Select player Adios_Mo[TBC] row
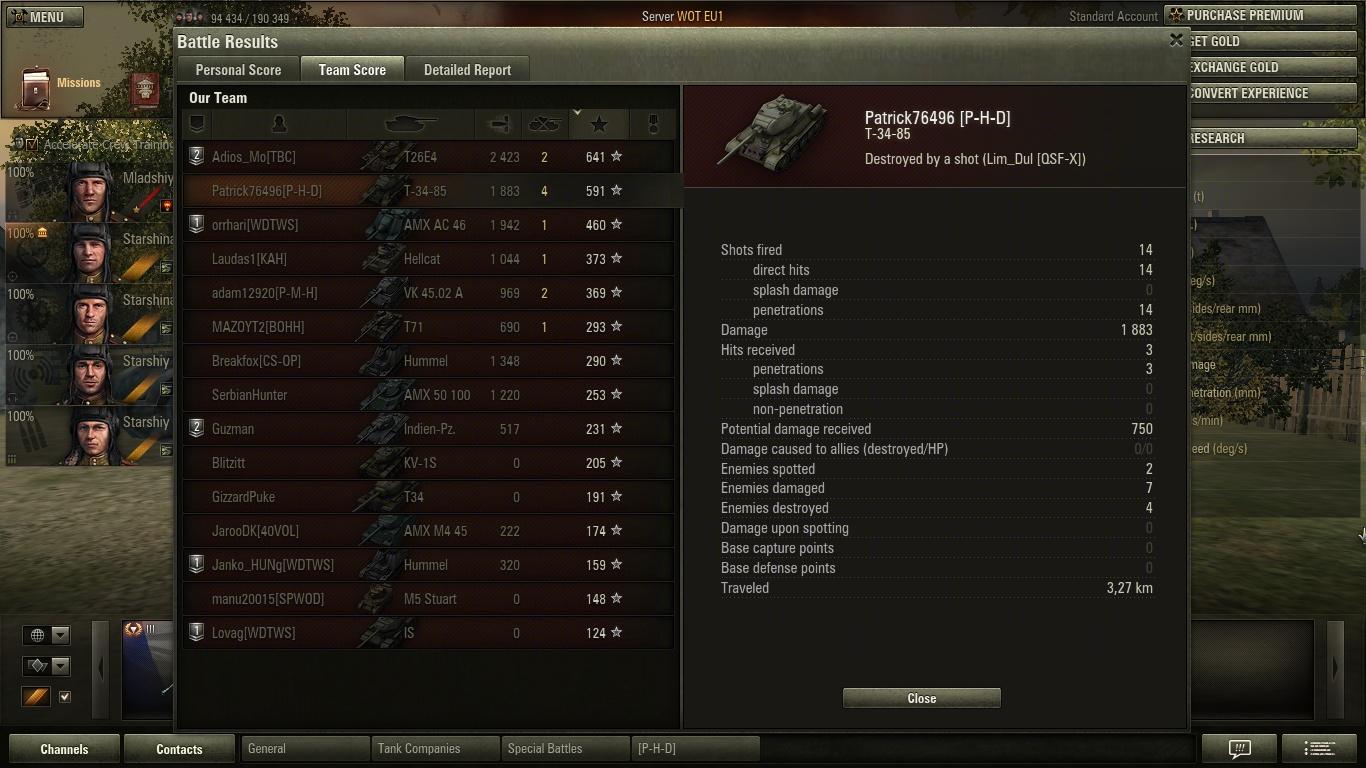 [x=428, y=157]
